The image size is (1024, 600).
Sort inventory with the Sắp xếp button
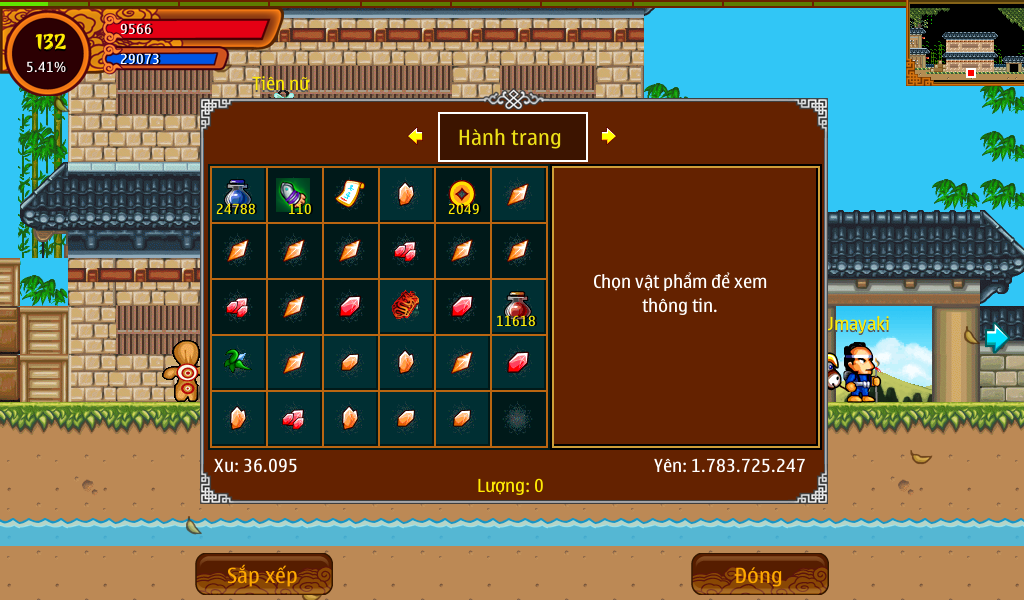[x=263, y=575]
